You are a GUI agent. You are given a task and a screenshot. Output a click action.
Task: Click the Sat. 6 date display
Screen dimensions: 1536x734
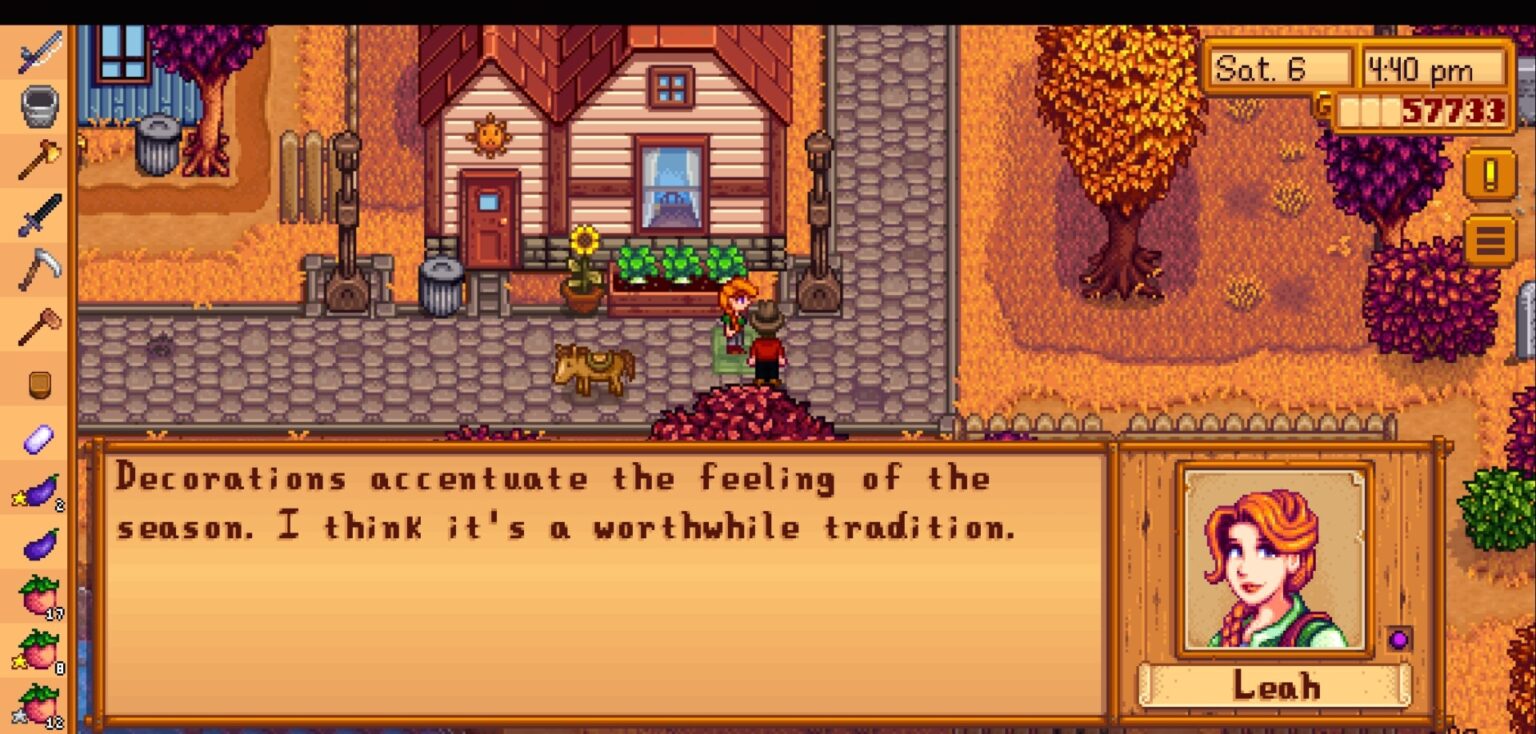(1280, 68)
